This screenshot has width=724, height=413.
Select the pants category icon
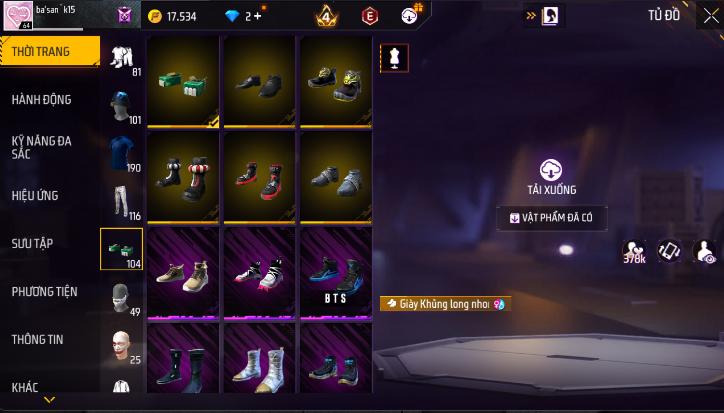(121, 201)
